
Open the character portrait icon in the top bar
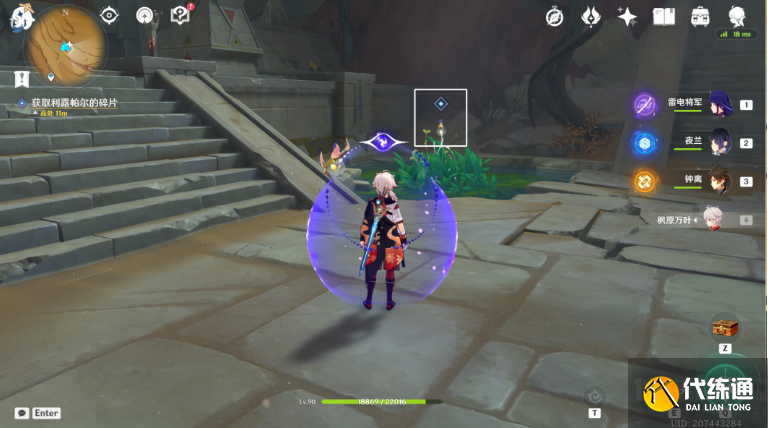(x=737, y=15)
